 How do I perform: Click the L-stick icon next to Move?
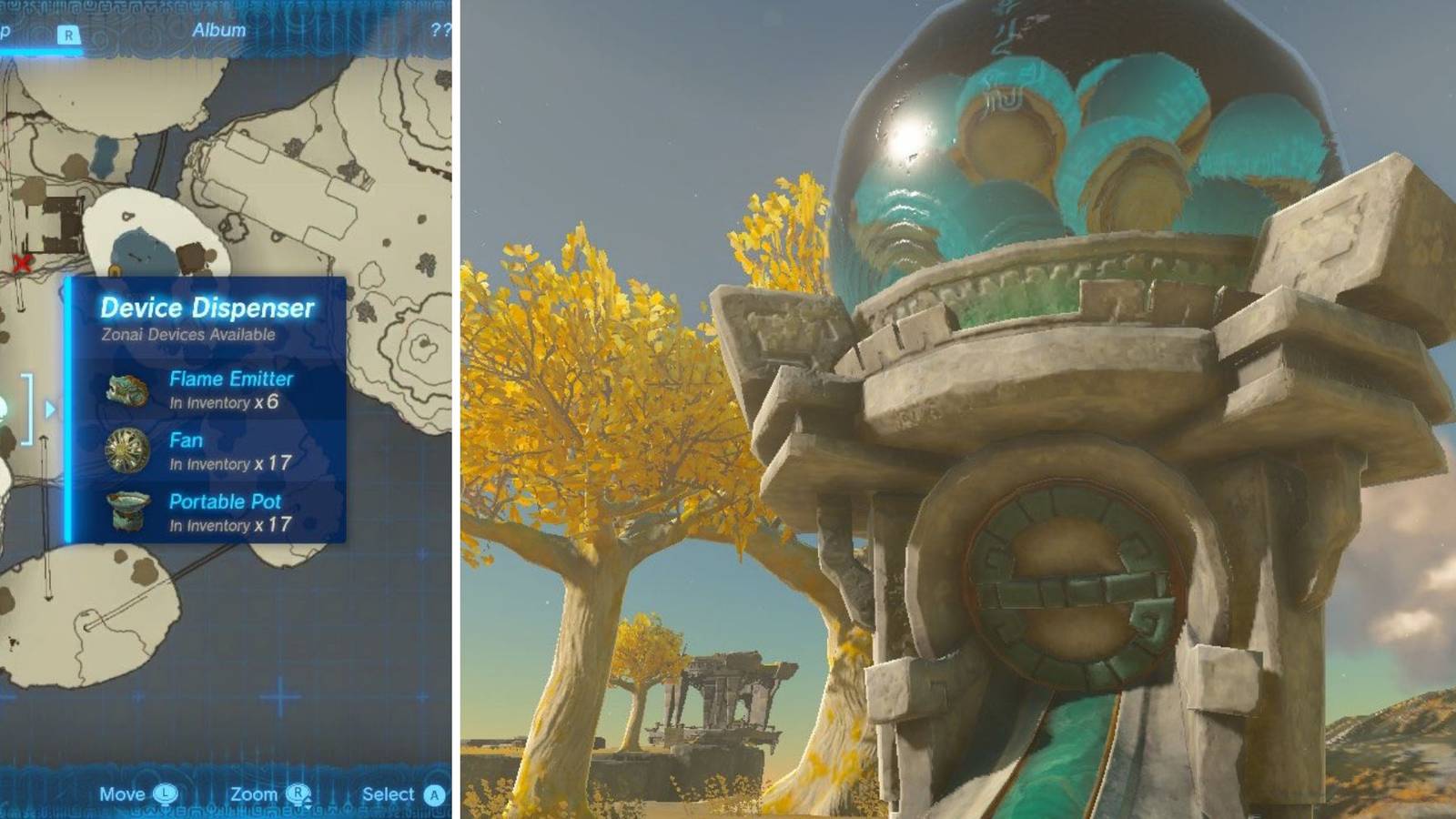click(x=166, y=794)
